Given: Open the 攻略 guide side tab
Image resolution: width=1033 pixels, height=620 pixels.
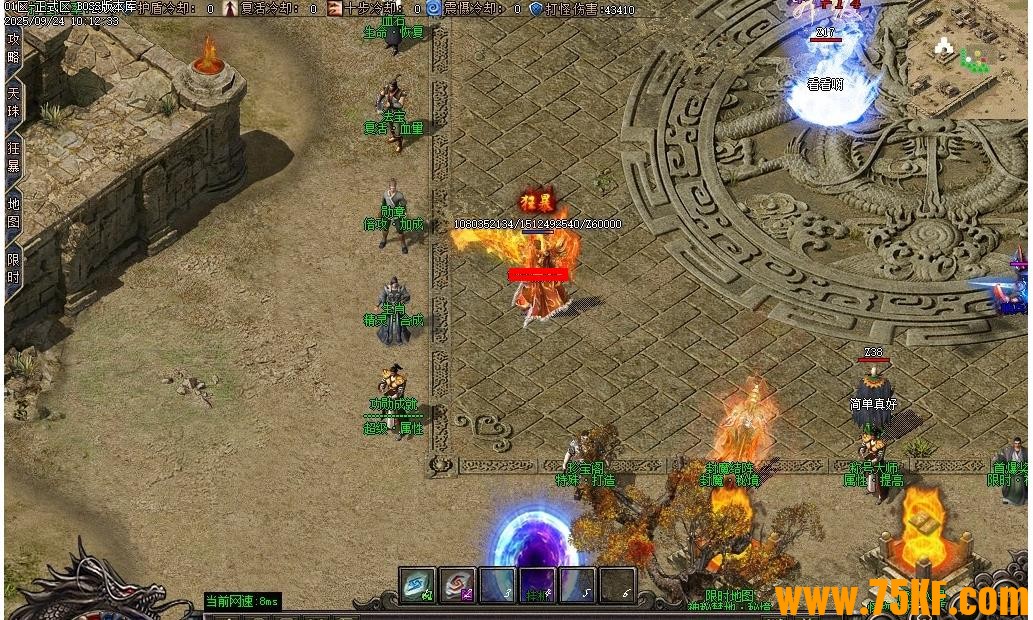Looking at the screenshot, I should 14,48.
